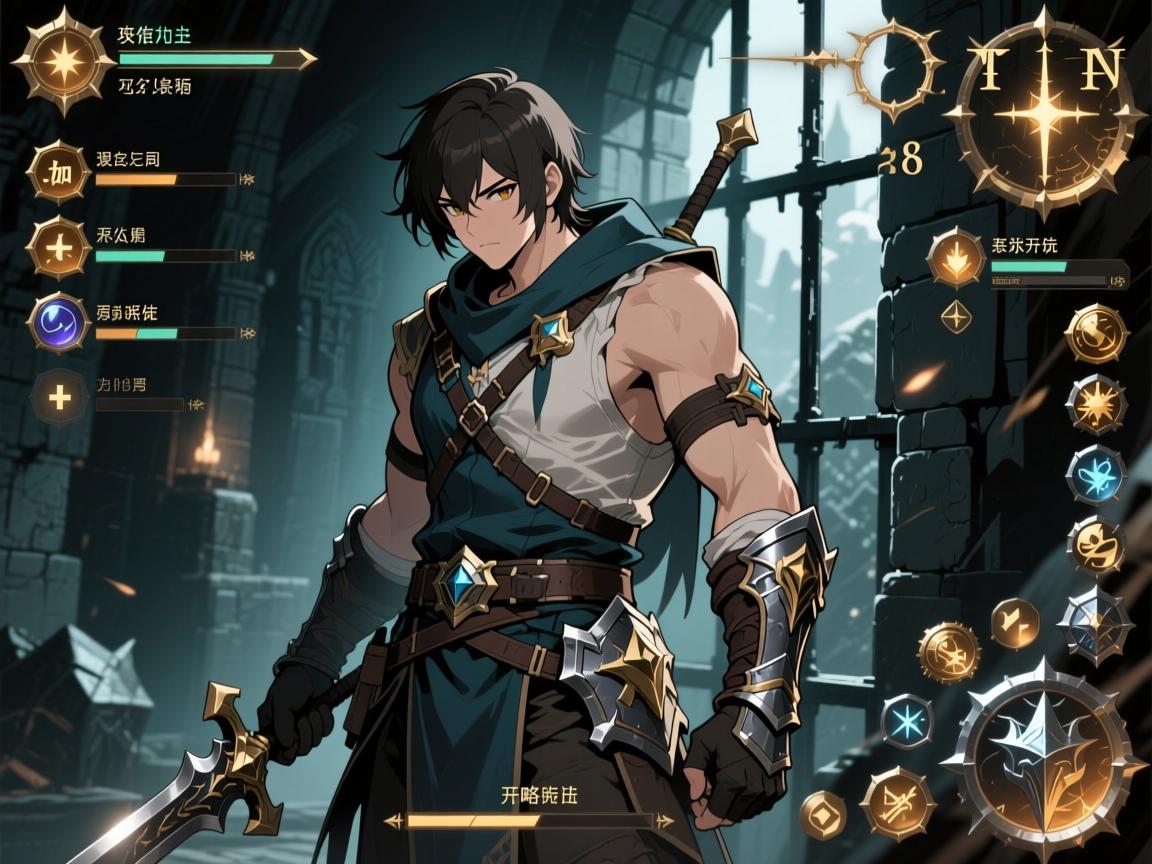This screenshot has height=864, width=1152.
Task: Activate the spiked sunburst ability icon
Action: [1095, 404]
